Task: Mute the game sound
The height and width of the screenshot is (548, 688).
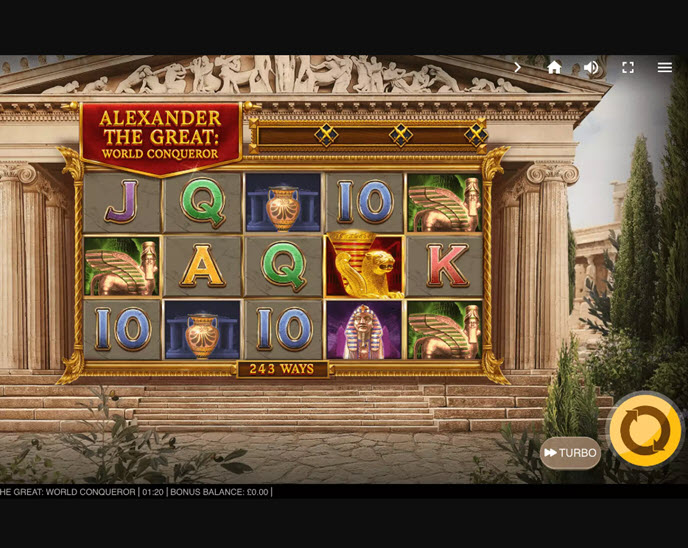Action: 591,67
